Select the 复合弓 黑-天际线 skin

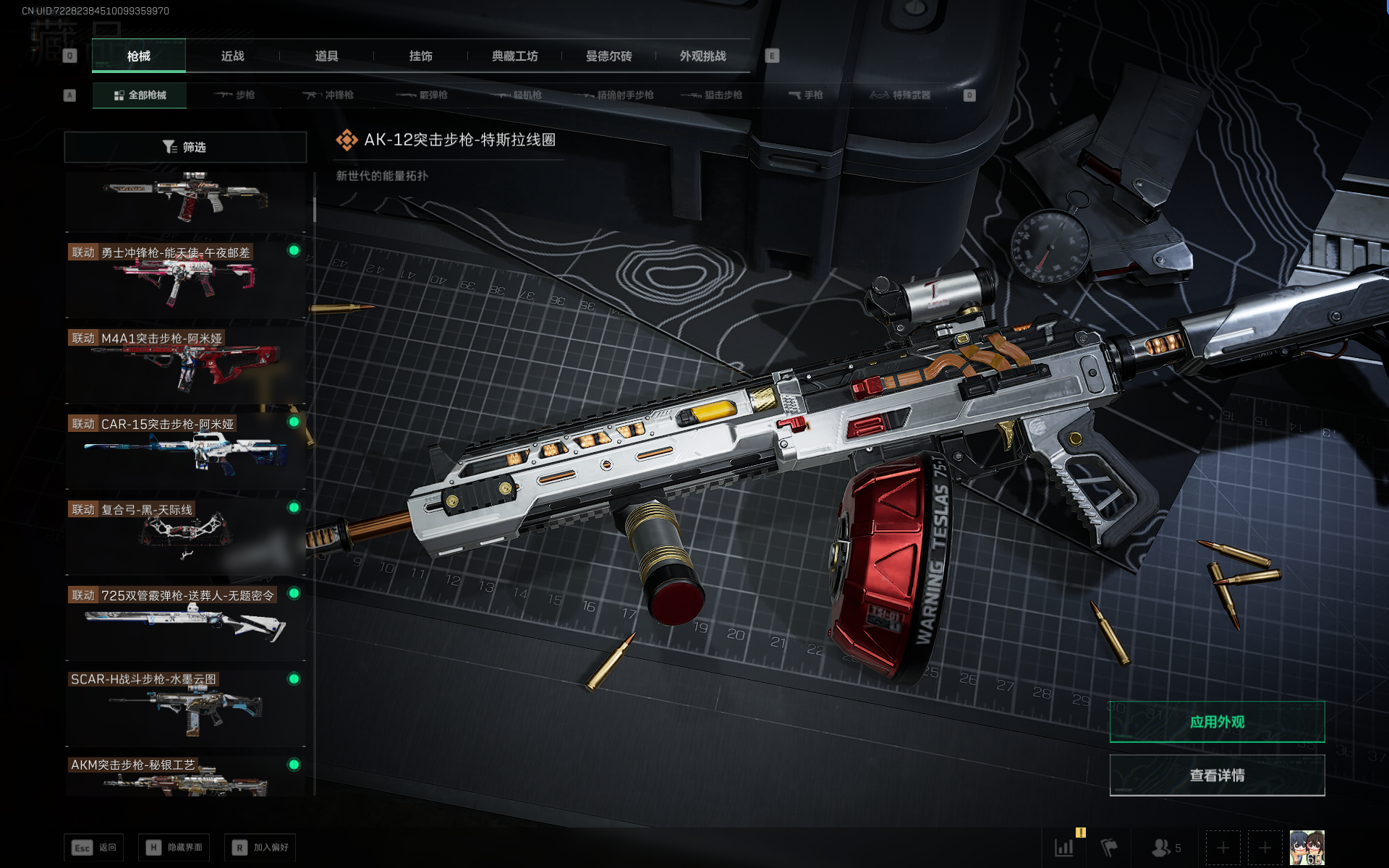click(x=185, y=537)
